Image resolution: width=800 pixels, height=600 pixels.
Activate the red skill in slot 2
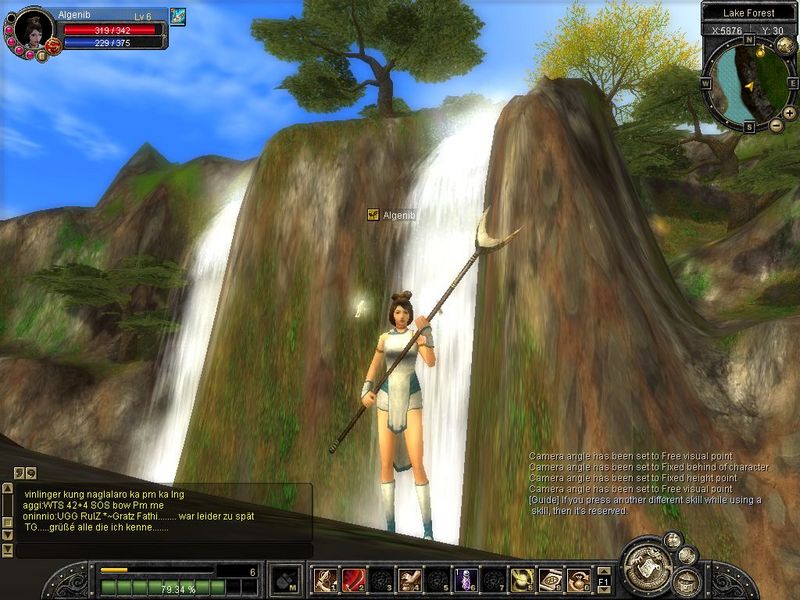click(x=353, y=579)
